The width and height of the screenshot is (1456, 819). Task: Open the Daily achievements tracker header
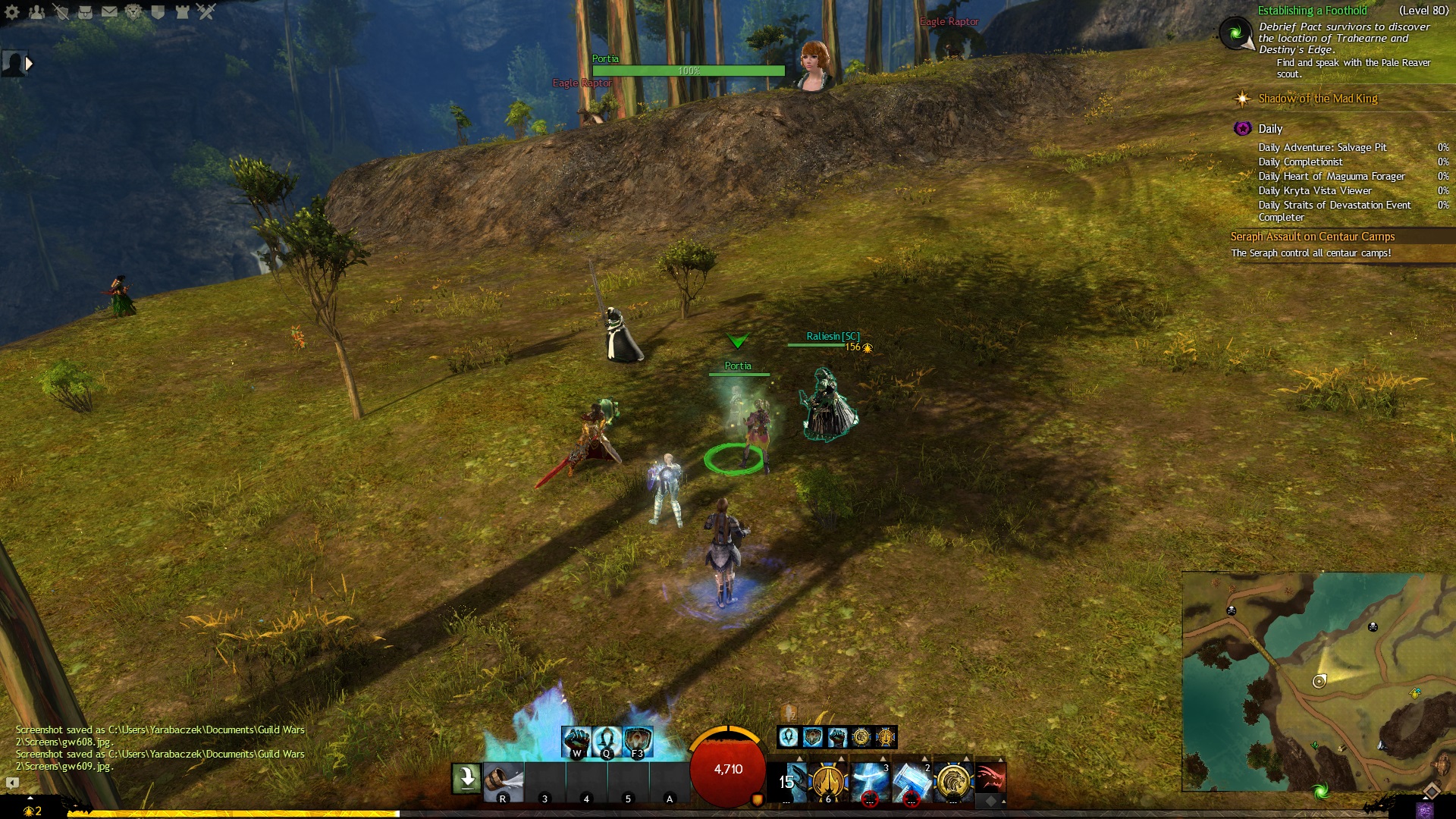1270,129
